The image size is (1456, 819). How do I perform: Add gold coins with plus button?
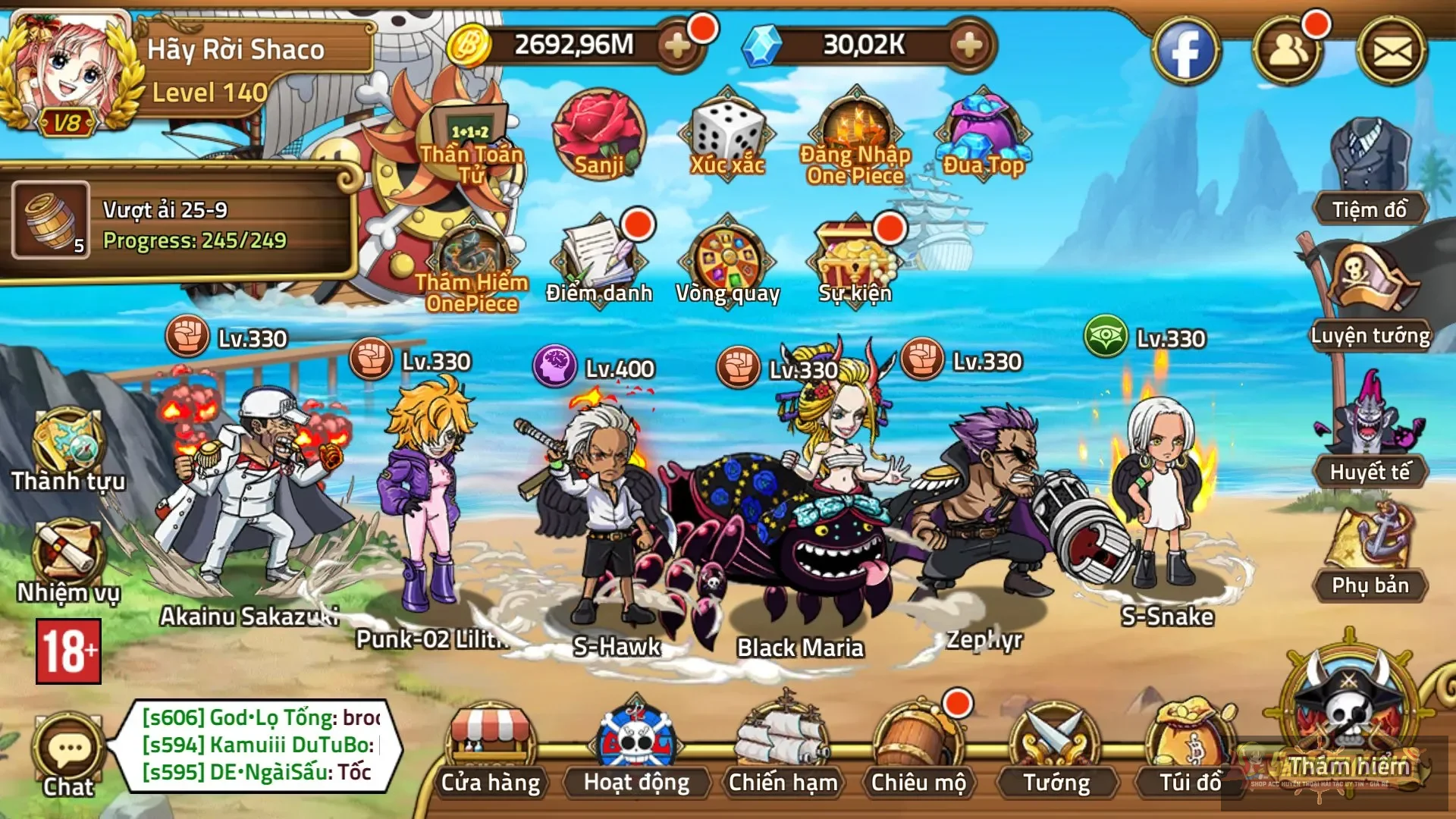pyautogui.click(x=677, y=45)
